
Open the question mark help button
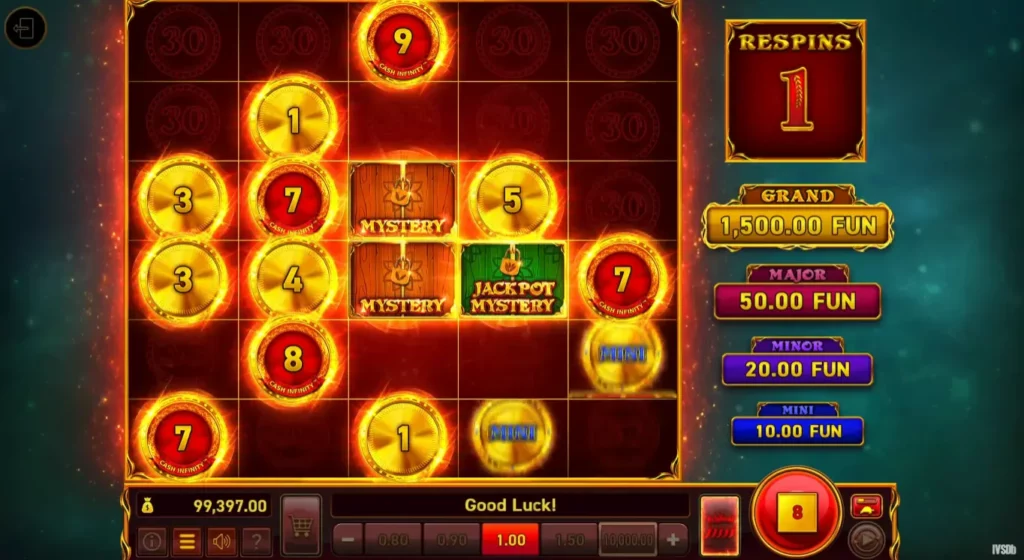click(x=255, y=542)
